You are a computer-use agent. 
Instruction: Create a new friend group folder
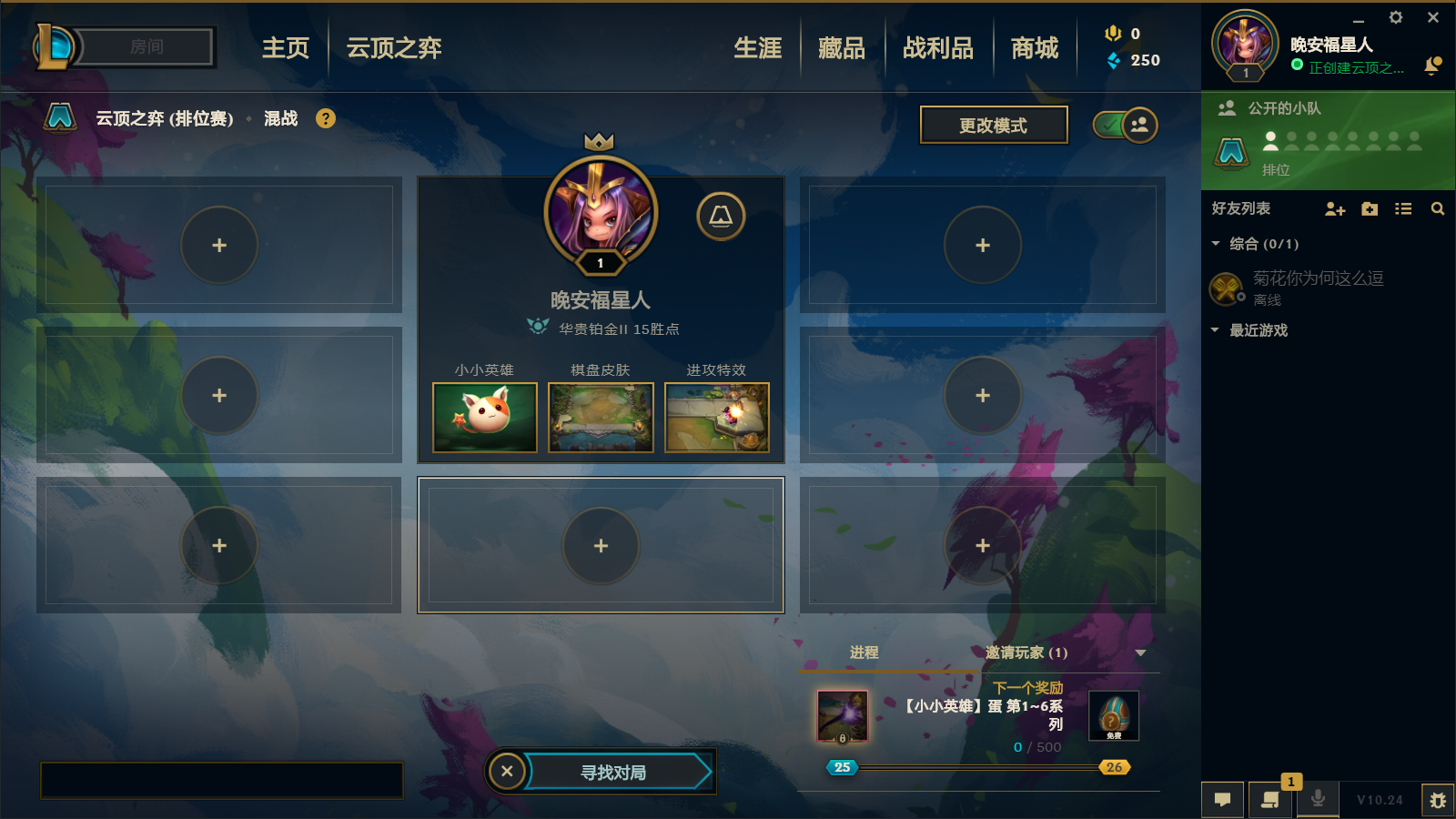click(1369, 208)
